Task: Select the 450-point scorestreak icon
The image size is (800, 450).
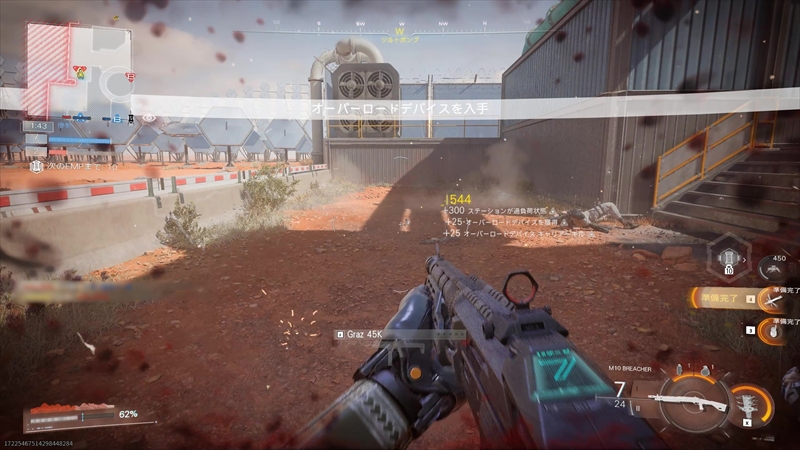Action: pos(770,267)
